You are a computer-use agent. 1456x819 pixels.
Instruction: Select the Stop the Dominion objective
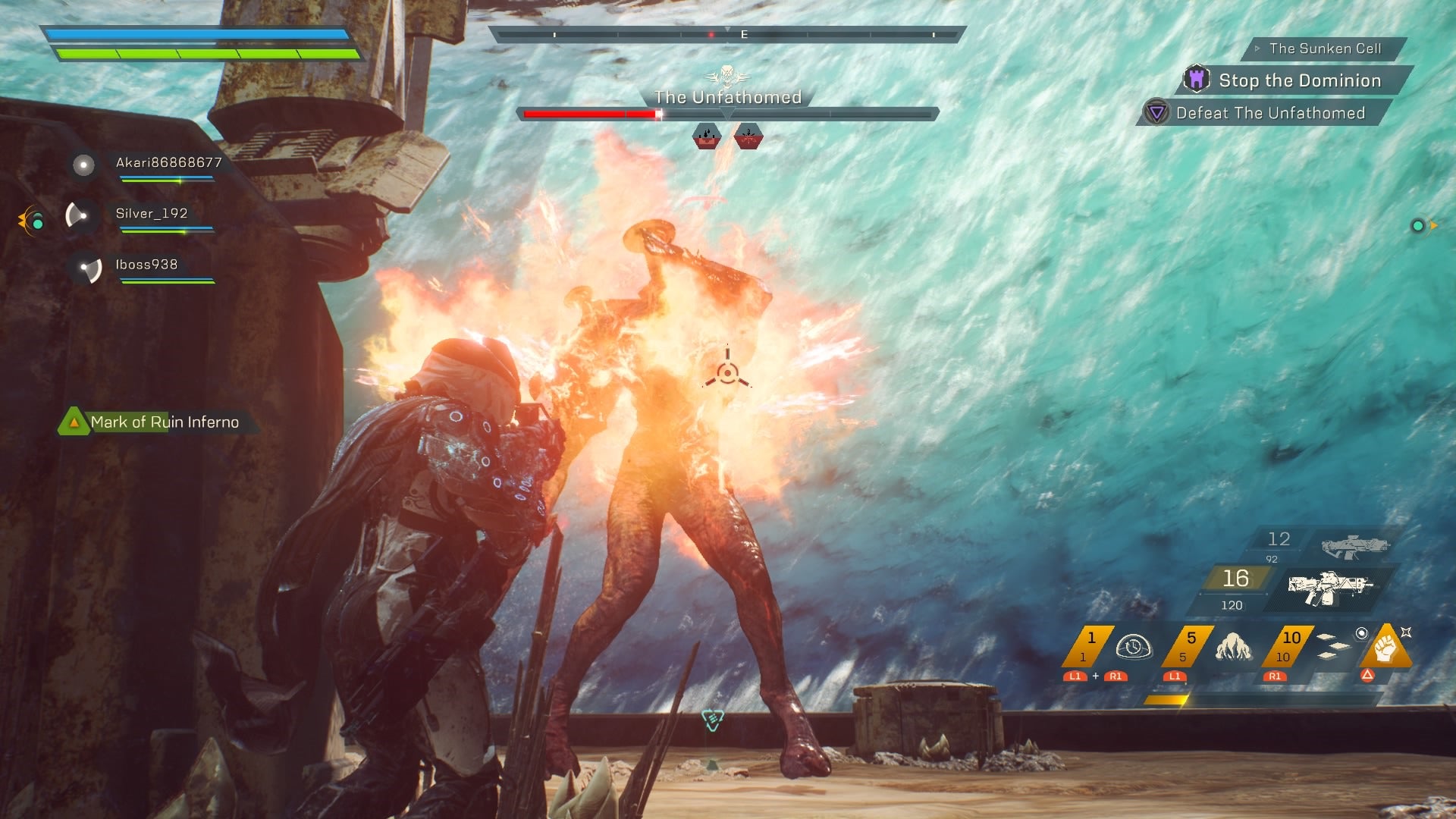(x=1299, y=80)
